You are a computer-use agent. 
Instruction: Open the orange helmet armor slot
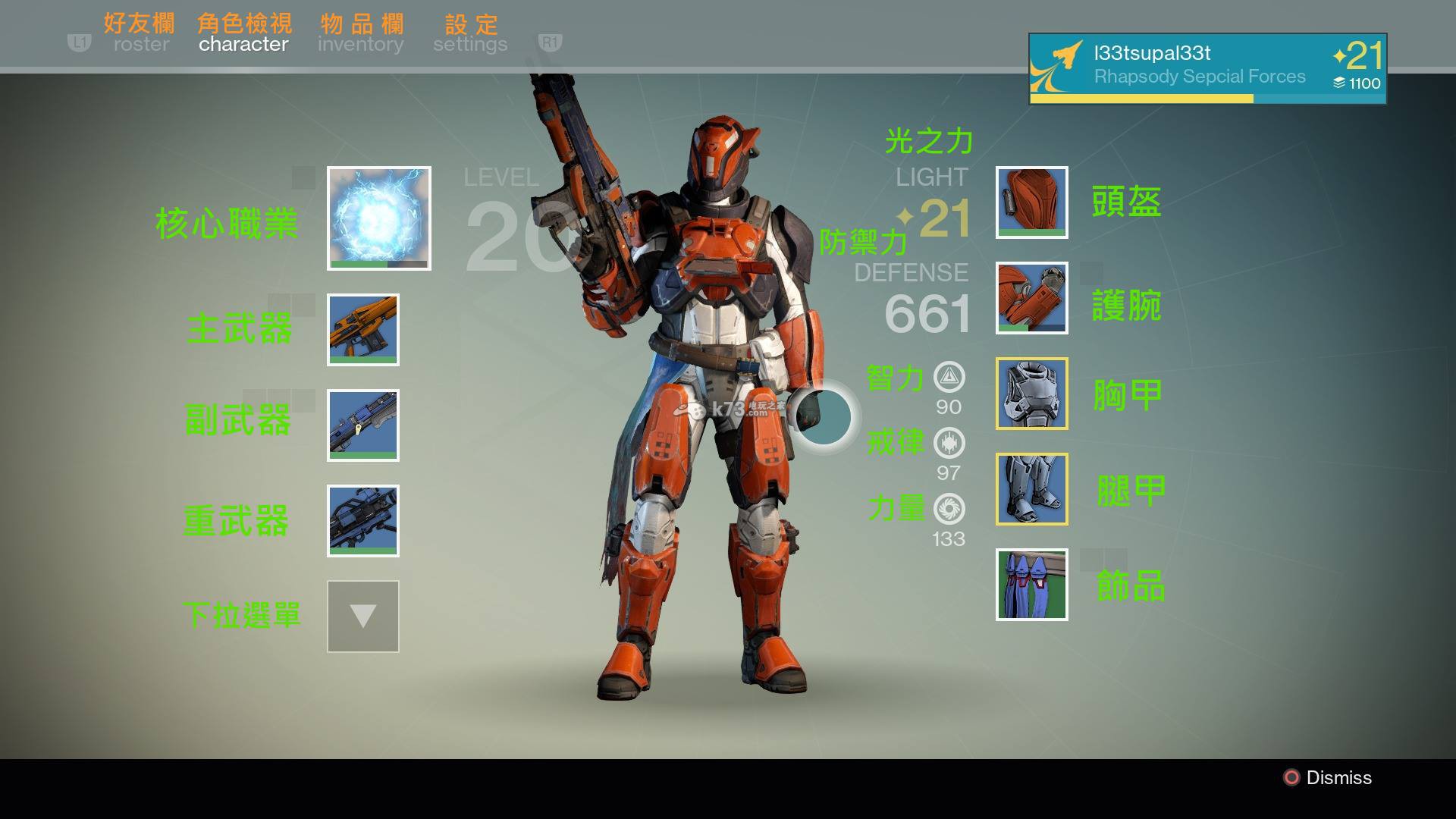tap(1032, 202)
